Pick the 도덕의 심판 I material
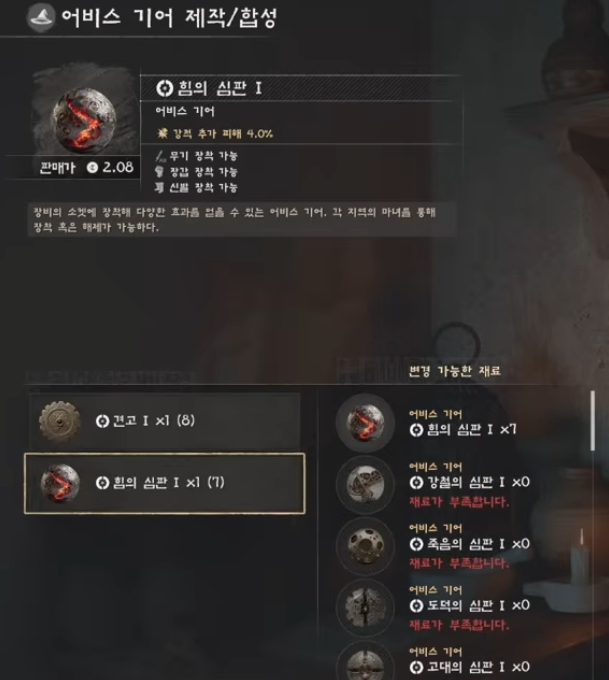Screen dimensions: 609x680 (x=460, y=605)
